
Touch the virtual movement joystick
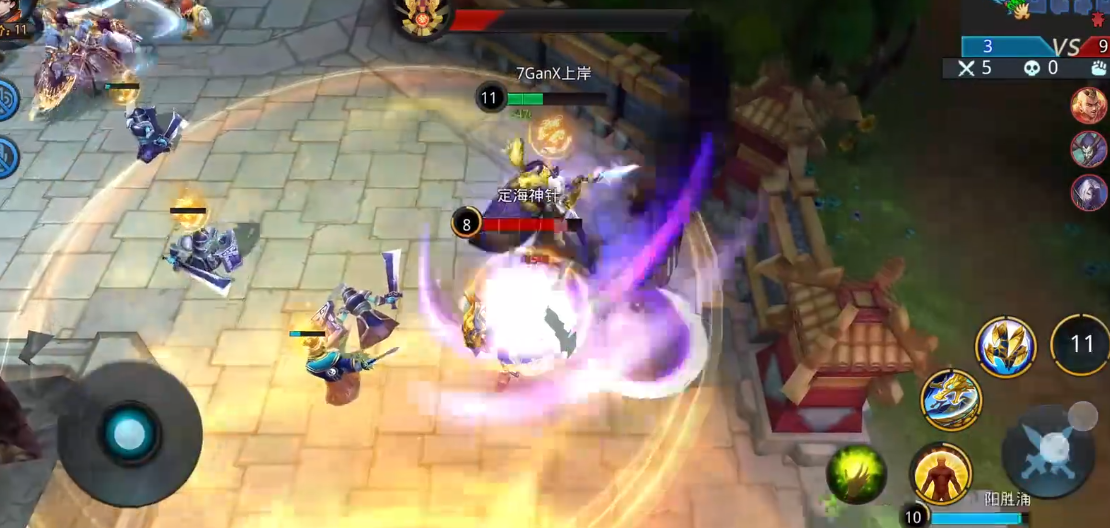129,433
